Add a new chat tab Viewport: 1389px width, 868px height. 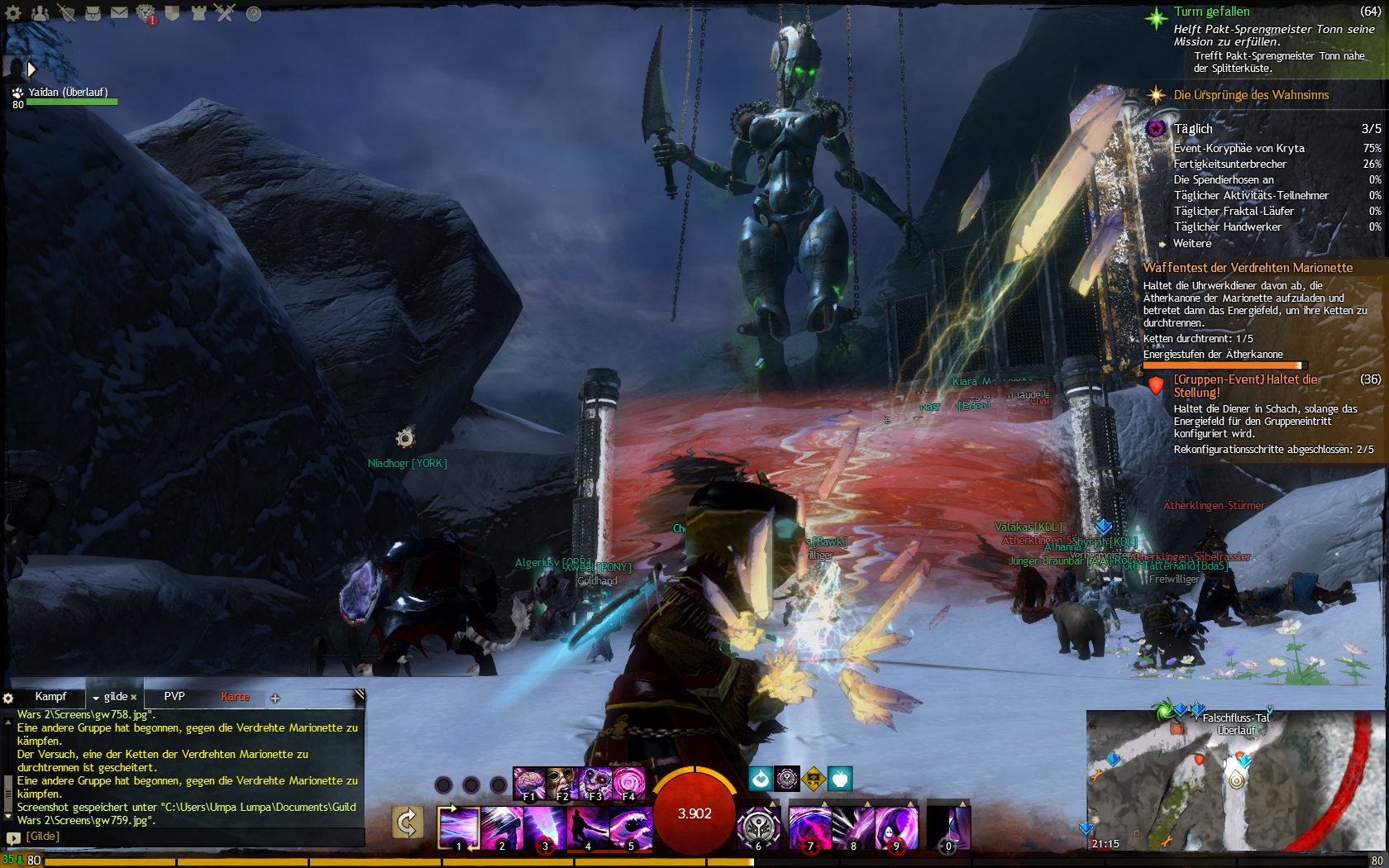[275, 699]
